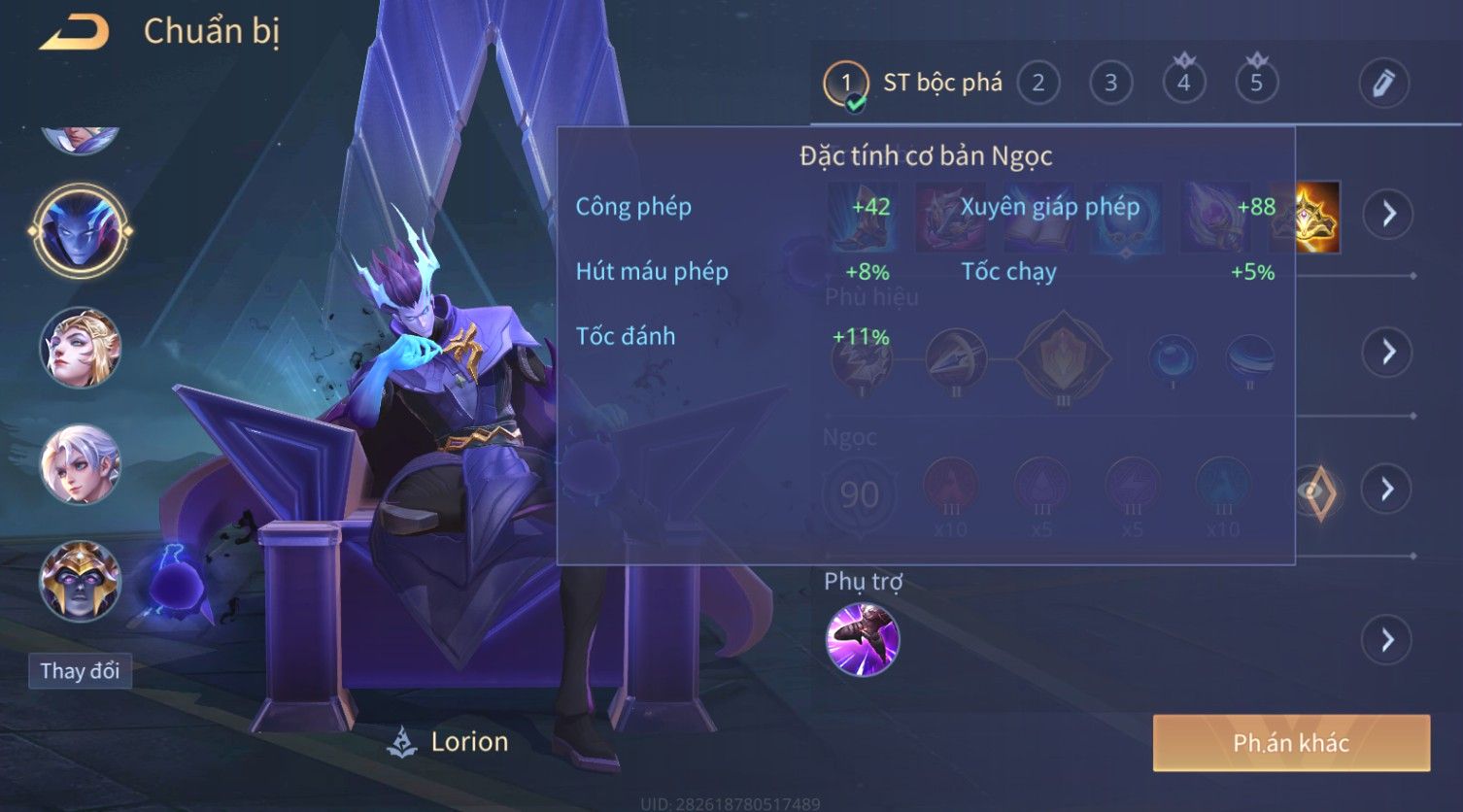Select the golden-helmet hero portrait
The image size is (1463, 812).
[x=80, y=580]
